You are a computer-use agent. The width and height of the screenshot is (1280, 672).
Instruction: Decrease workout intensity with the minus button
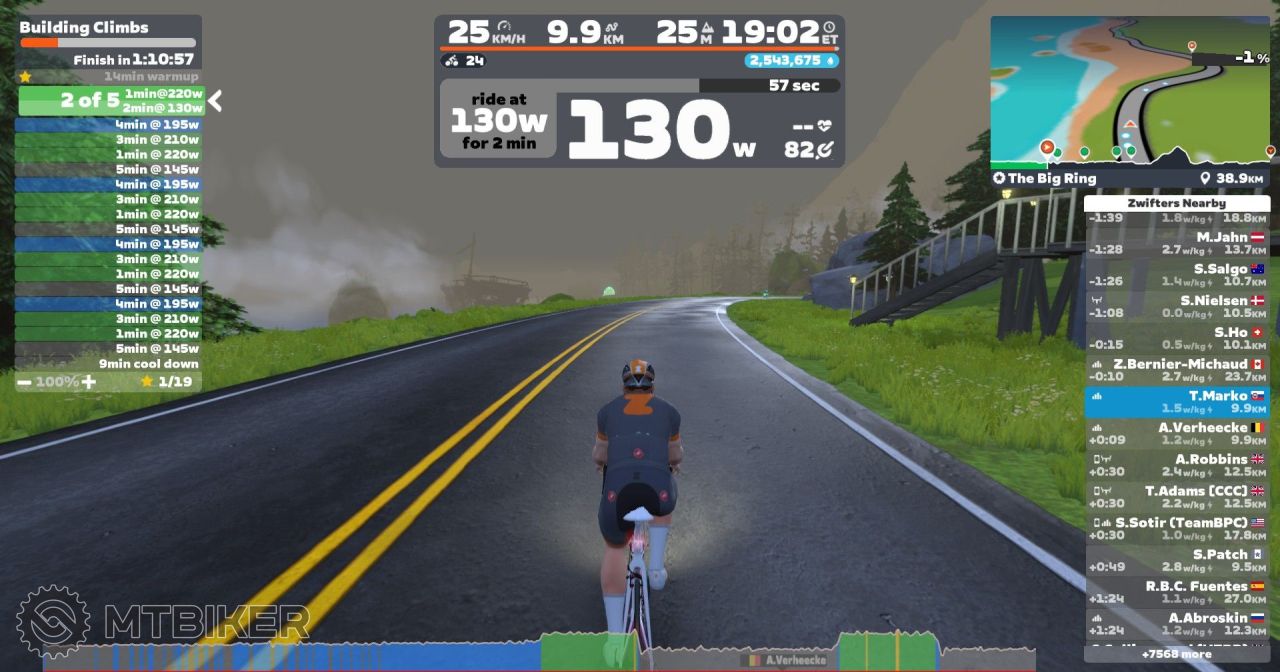24,382
